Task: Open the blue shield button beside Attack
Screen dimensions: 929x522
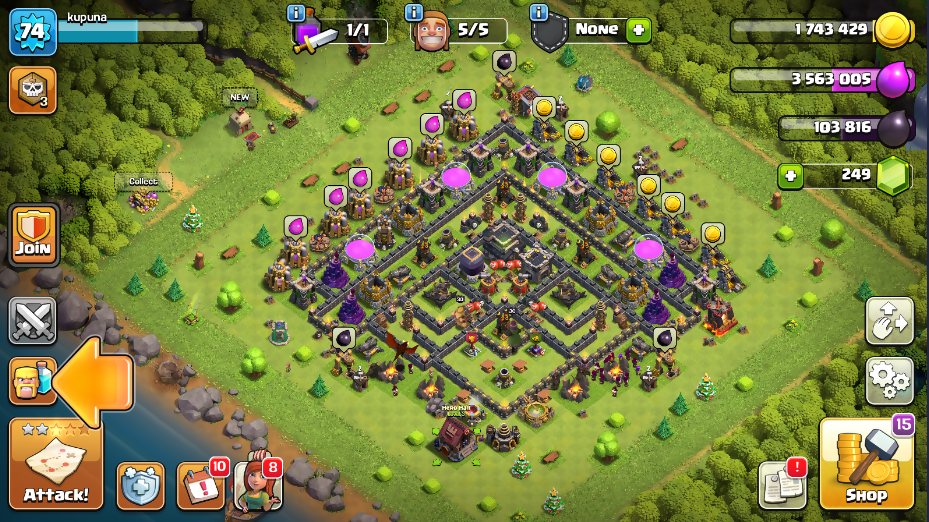Action: point(140,486)
